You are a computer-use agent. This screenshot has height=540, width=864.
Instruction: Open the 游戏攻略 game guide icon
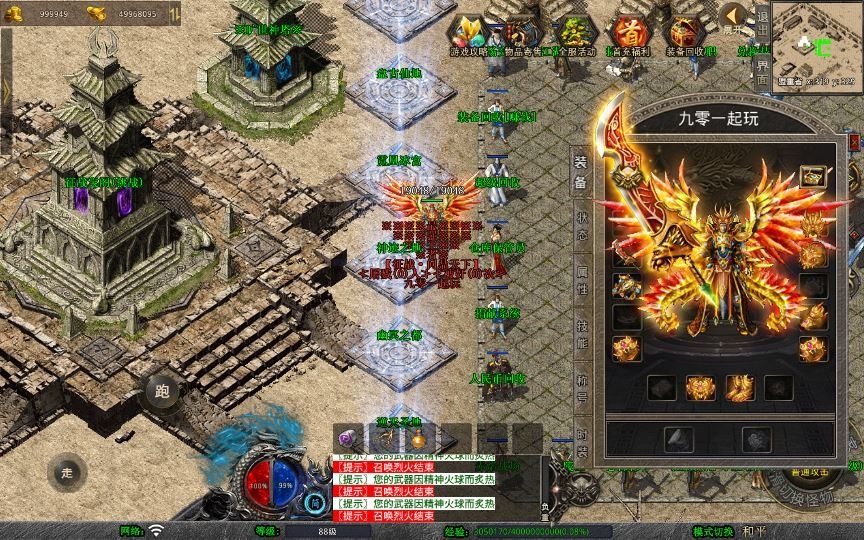[467, 34]
